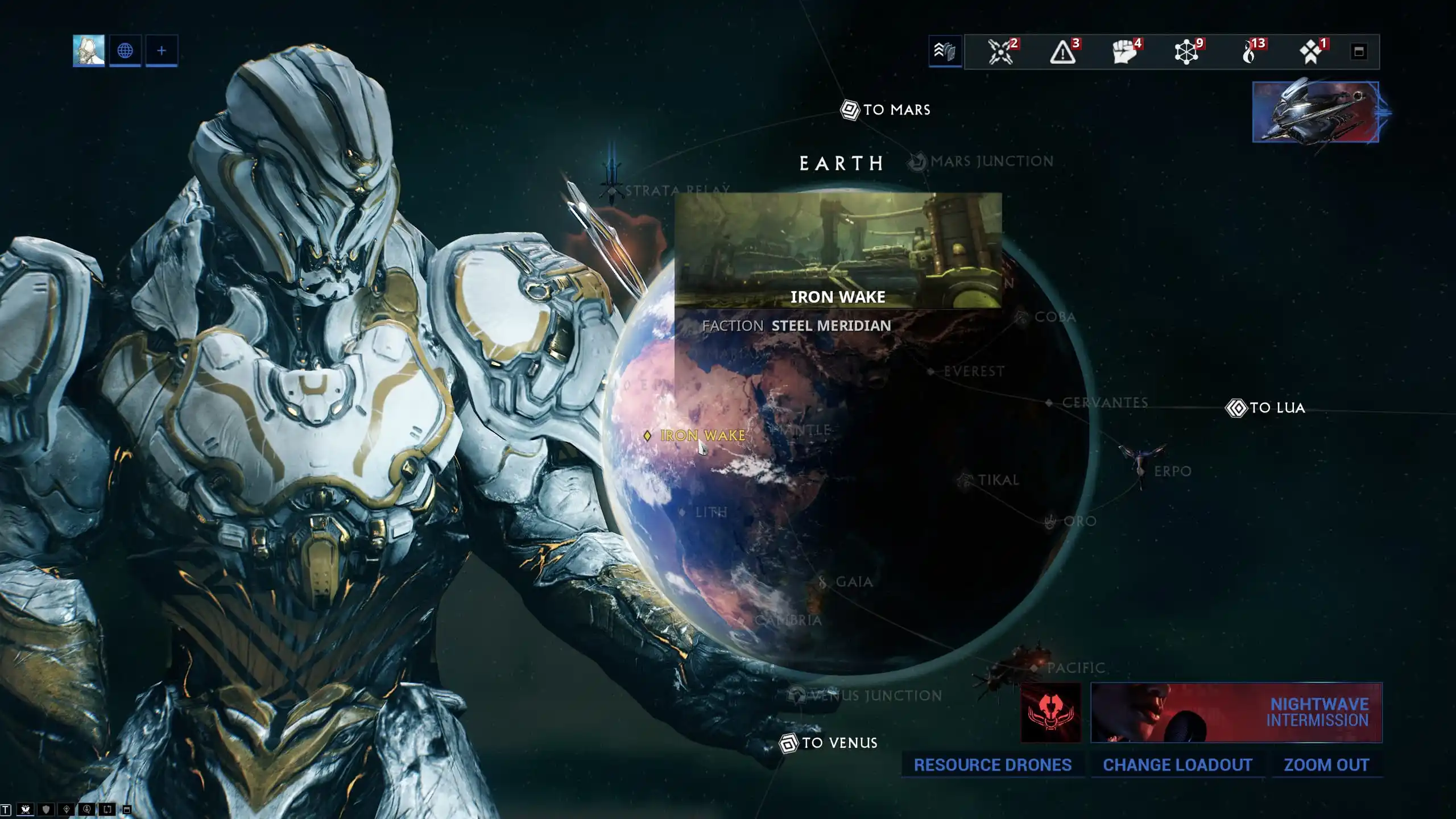The width and height of the screenshot is (1456, 819).
Task: Navigate to Lua from the star chart
Action: tap(1265, 408)
